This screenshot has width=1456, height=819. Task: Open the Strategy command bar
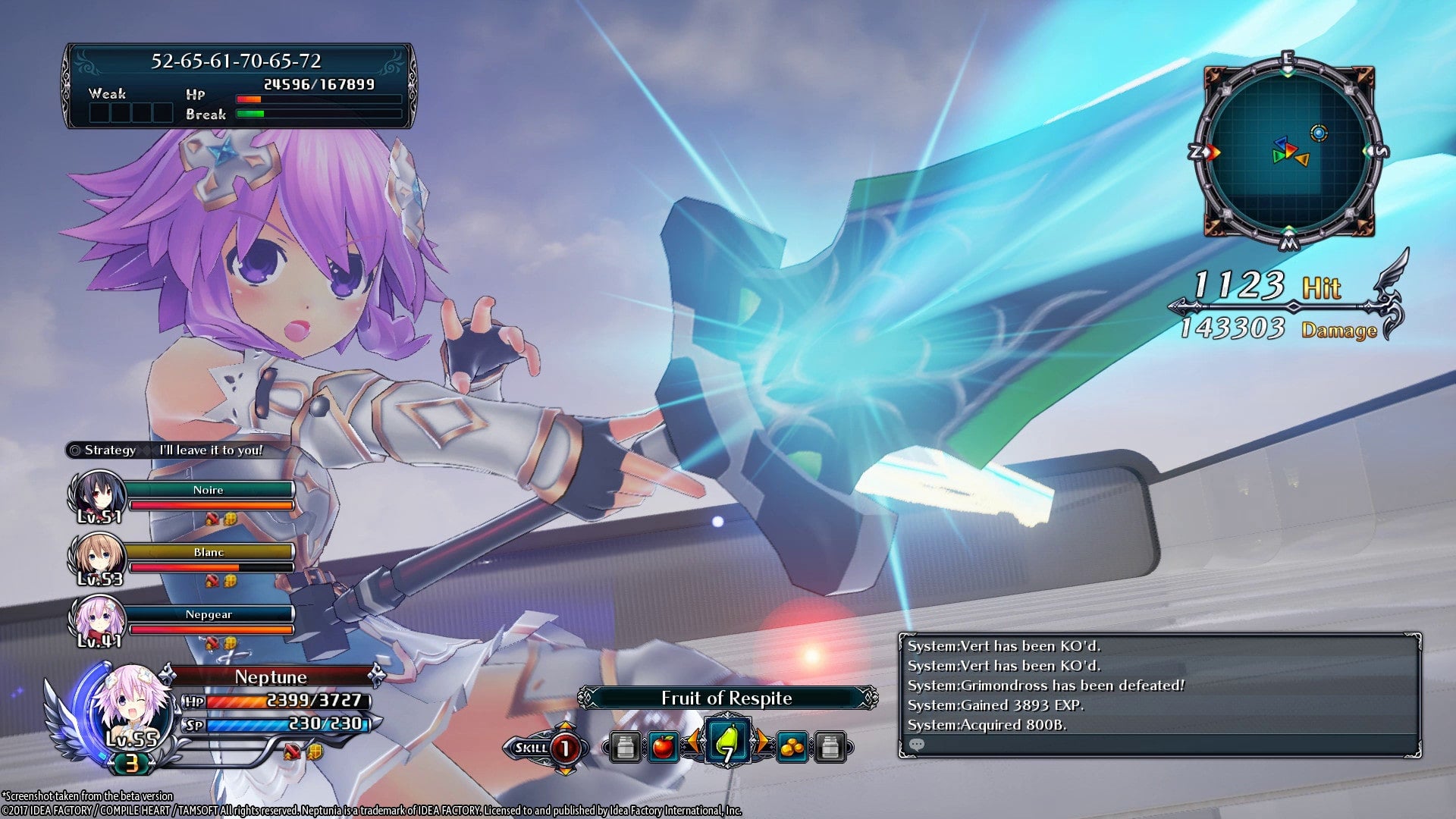point(106,450)
